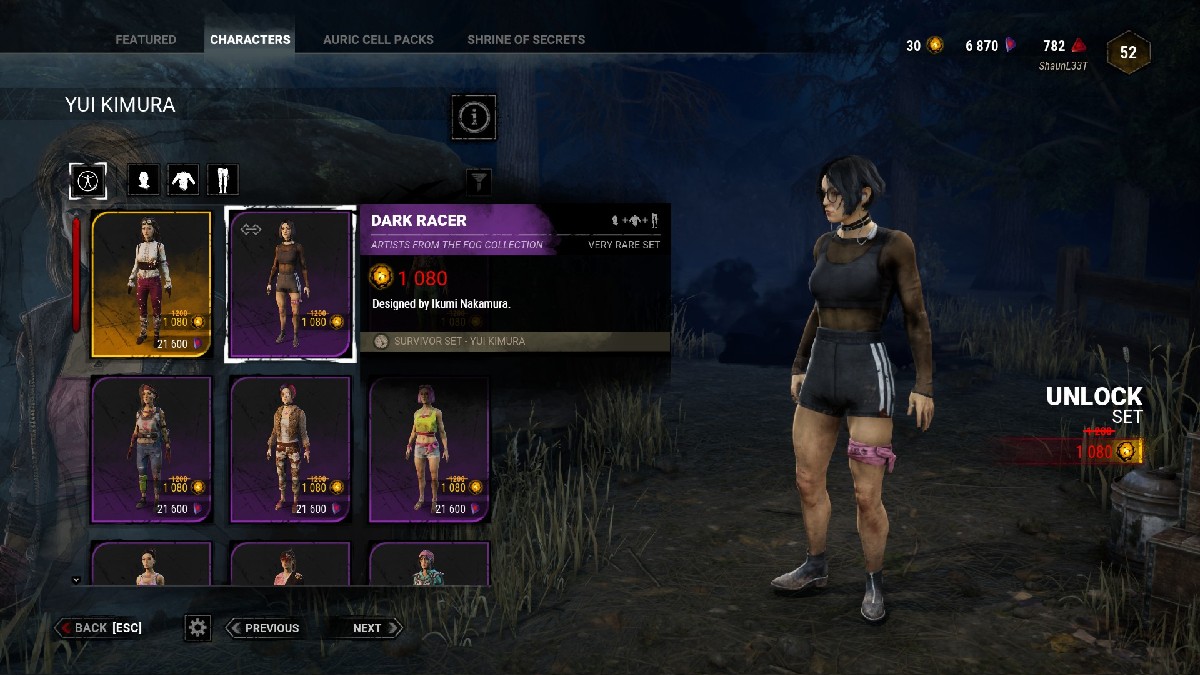Go back with the Back button
Image resolution: width=1200 pixels, height=675 pixels.
(x=99, y=628)
